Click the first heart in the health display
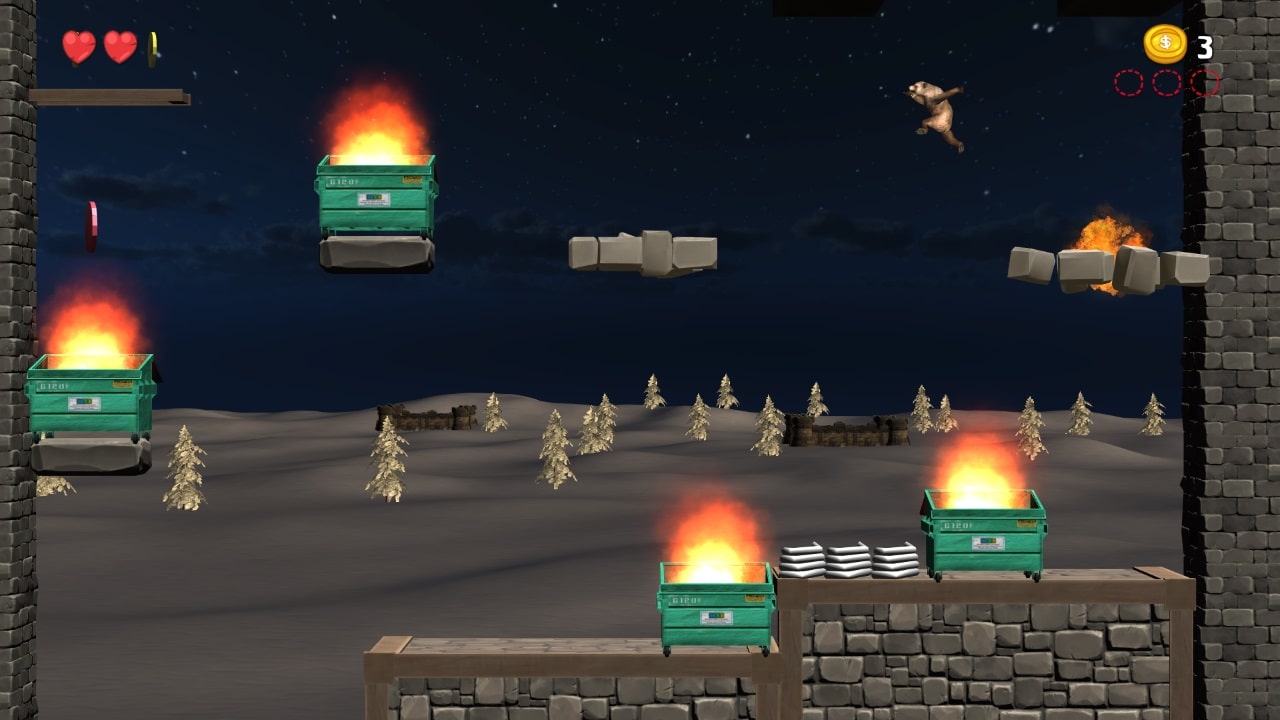 [78, 47]
